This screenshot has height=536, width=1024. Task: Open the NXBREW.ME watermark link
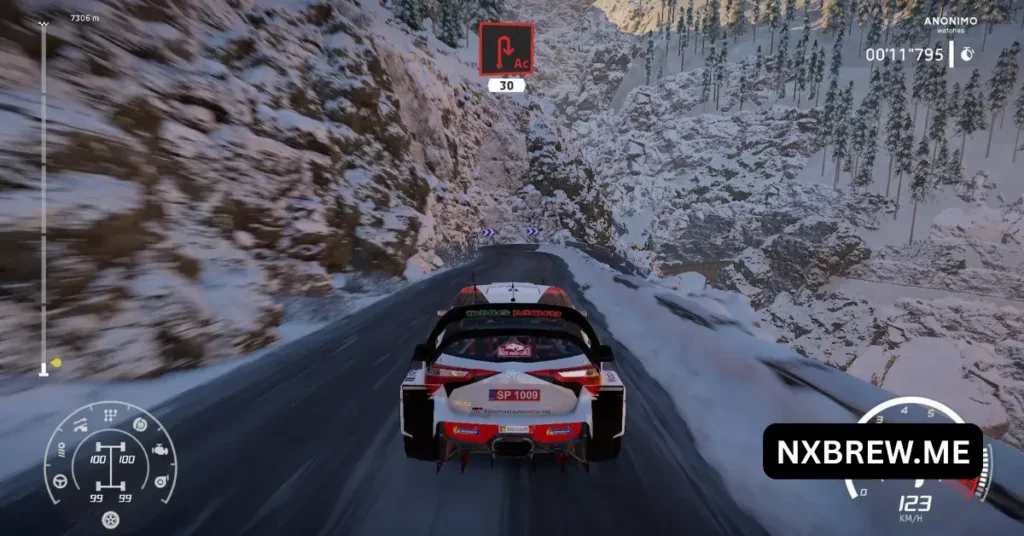point(872,452)
